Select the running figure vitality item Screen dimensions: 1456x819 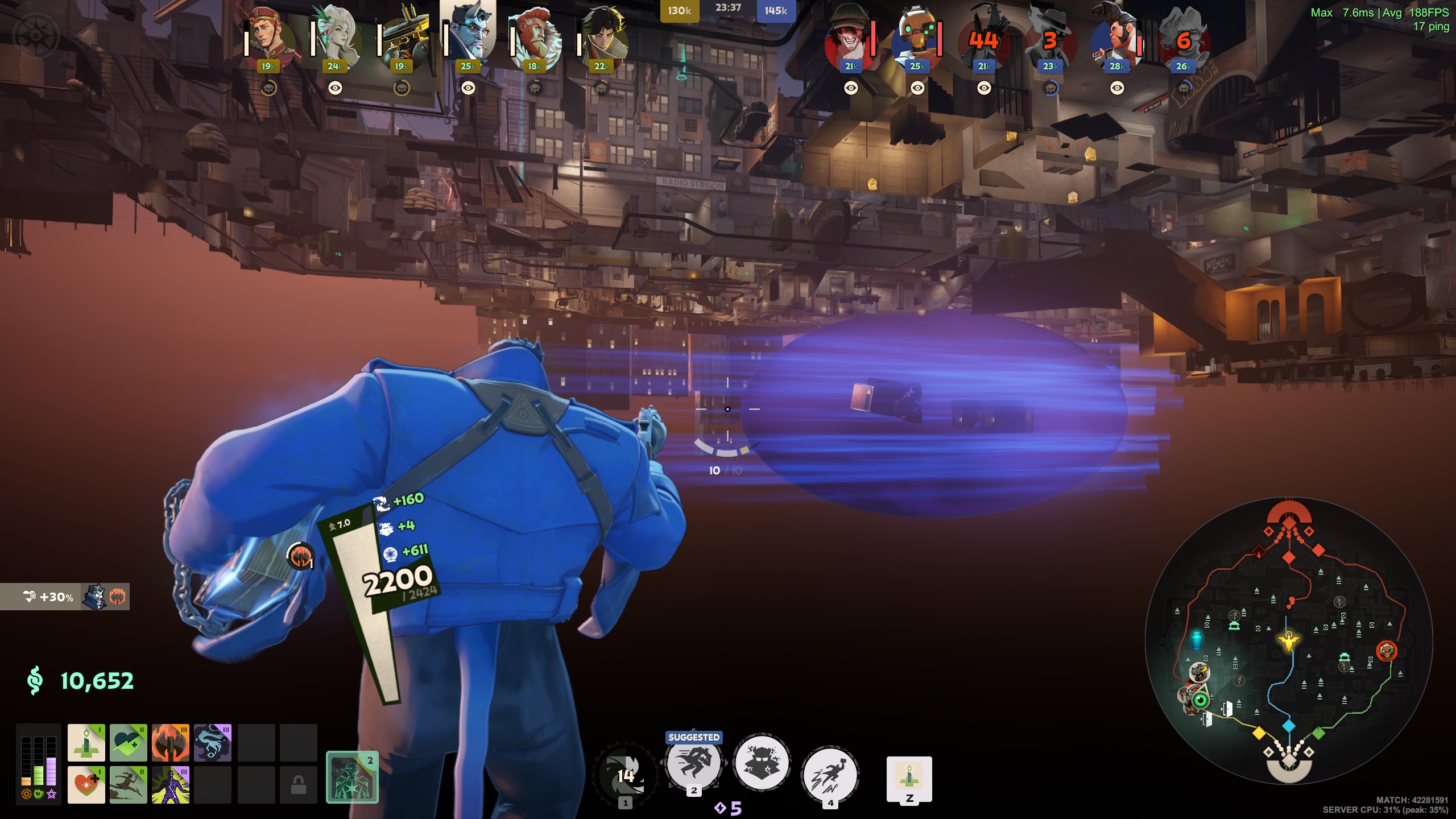(129, 785)
